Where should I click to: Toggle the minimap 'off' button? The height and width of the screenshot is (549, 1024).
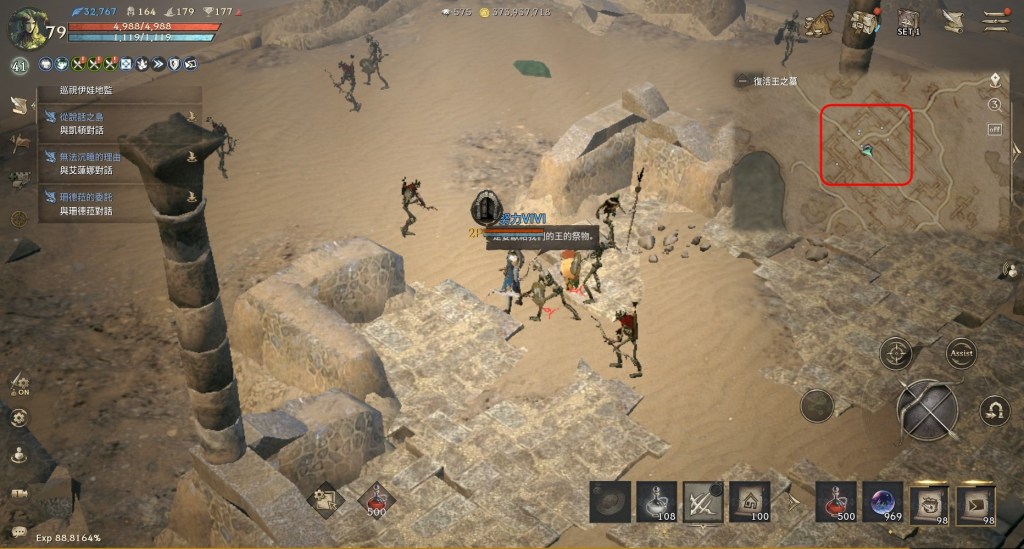pyautogui.click(x=995, y=129)
